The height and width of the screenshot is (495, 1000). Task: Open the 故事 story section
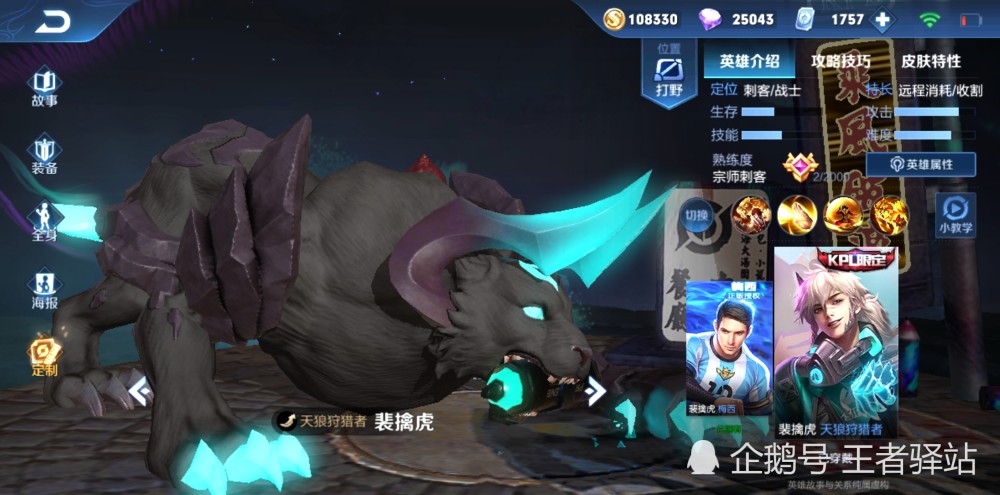[44, 87]
